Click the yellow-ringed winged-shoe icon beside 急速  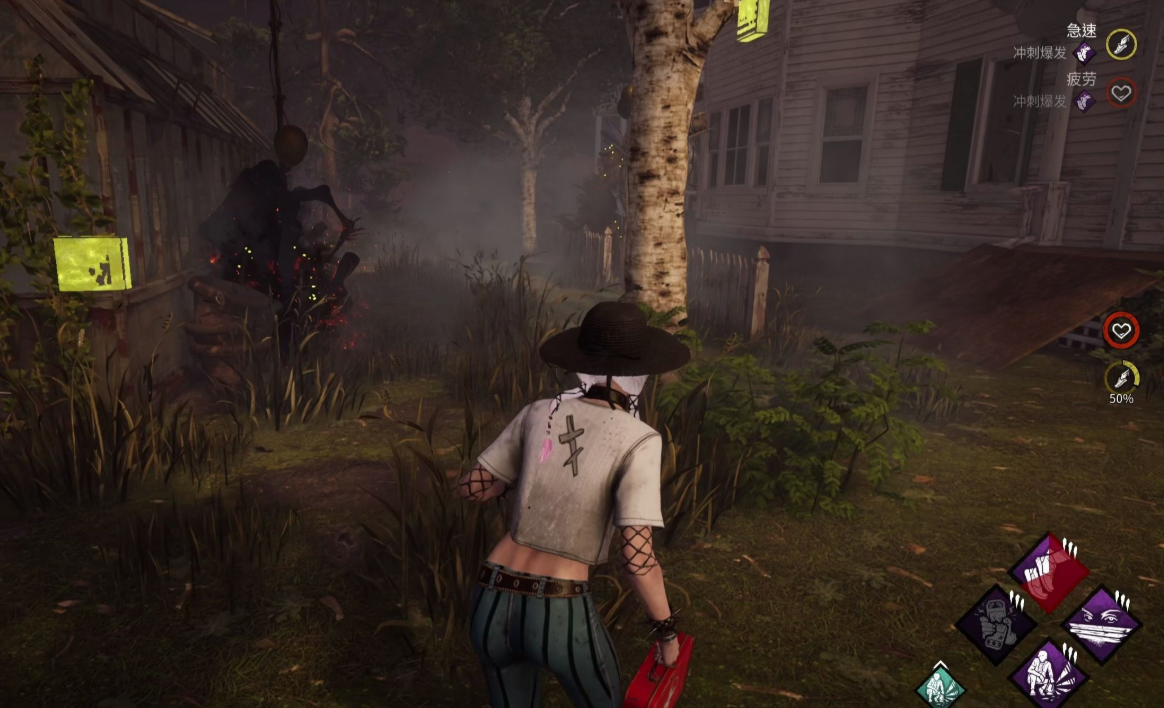pyautogui.click(x=1121, y=44)
